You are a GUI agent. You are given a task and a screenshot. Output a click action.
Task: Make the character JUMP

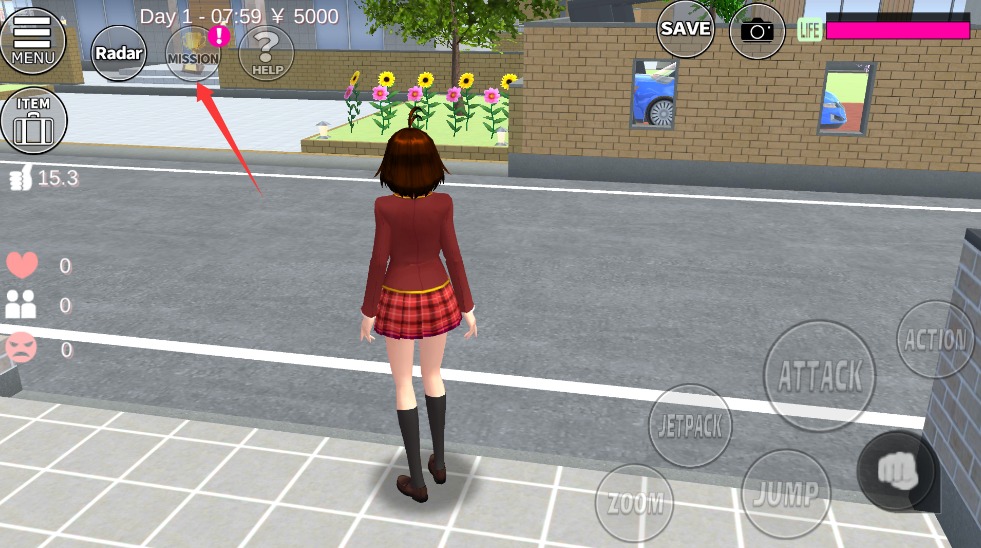click(x=786, y=493)
